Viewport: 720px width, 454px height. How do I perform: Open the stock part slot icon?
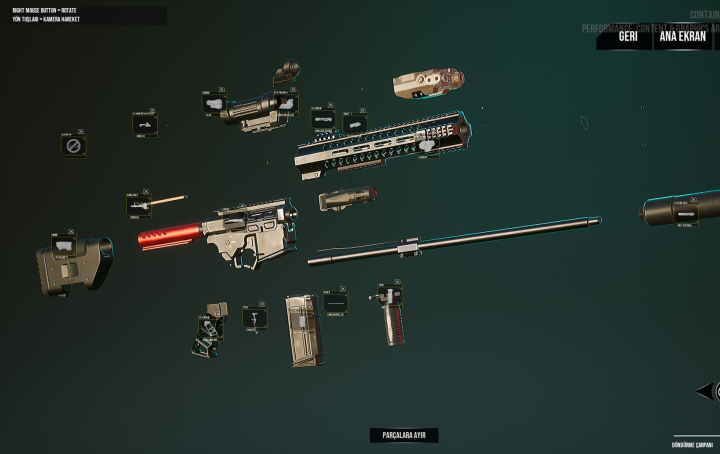point(65,244)
